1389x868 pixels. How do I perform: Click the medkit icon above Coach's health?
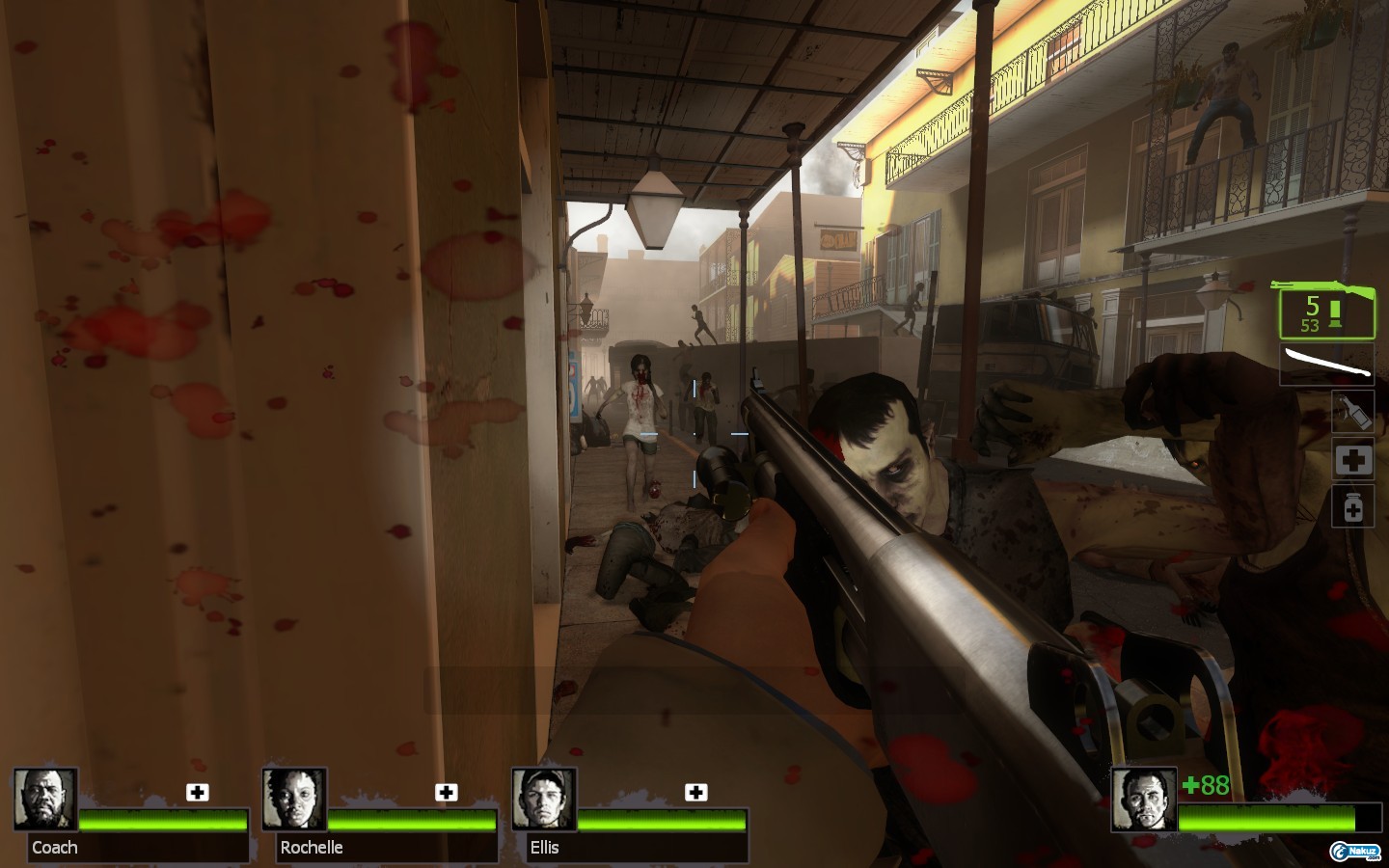[198, 793]
